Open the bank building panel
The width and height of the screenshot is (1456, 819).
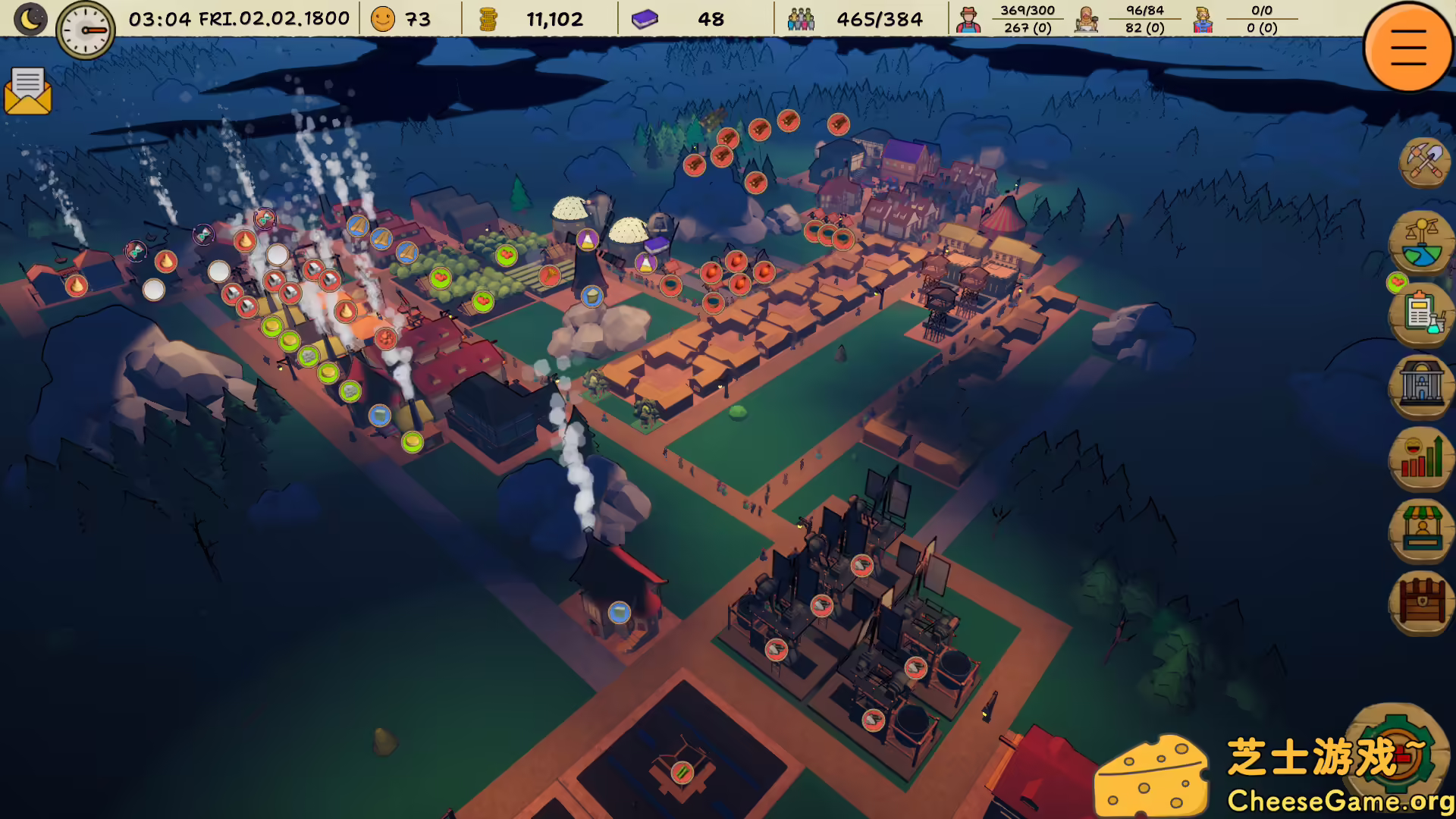point(1421,385)
